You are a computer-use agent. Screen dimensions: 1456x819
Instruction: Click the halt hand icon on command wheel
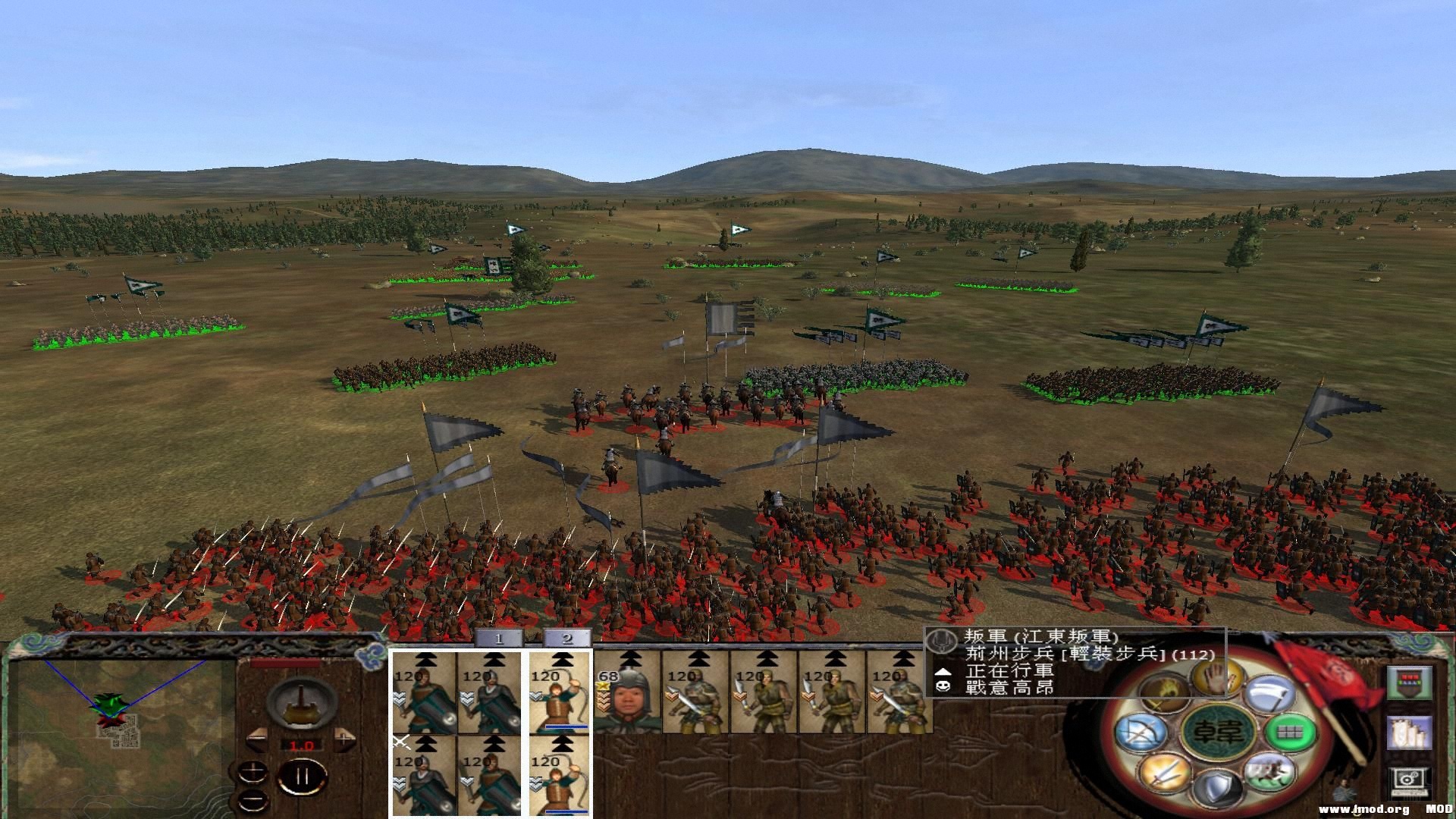[x=1215, y=677]
